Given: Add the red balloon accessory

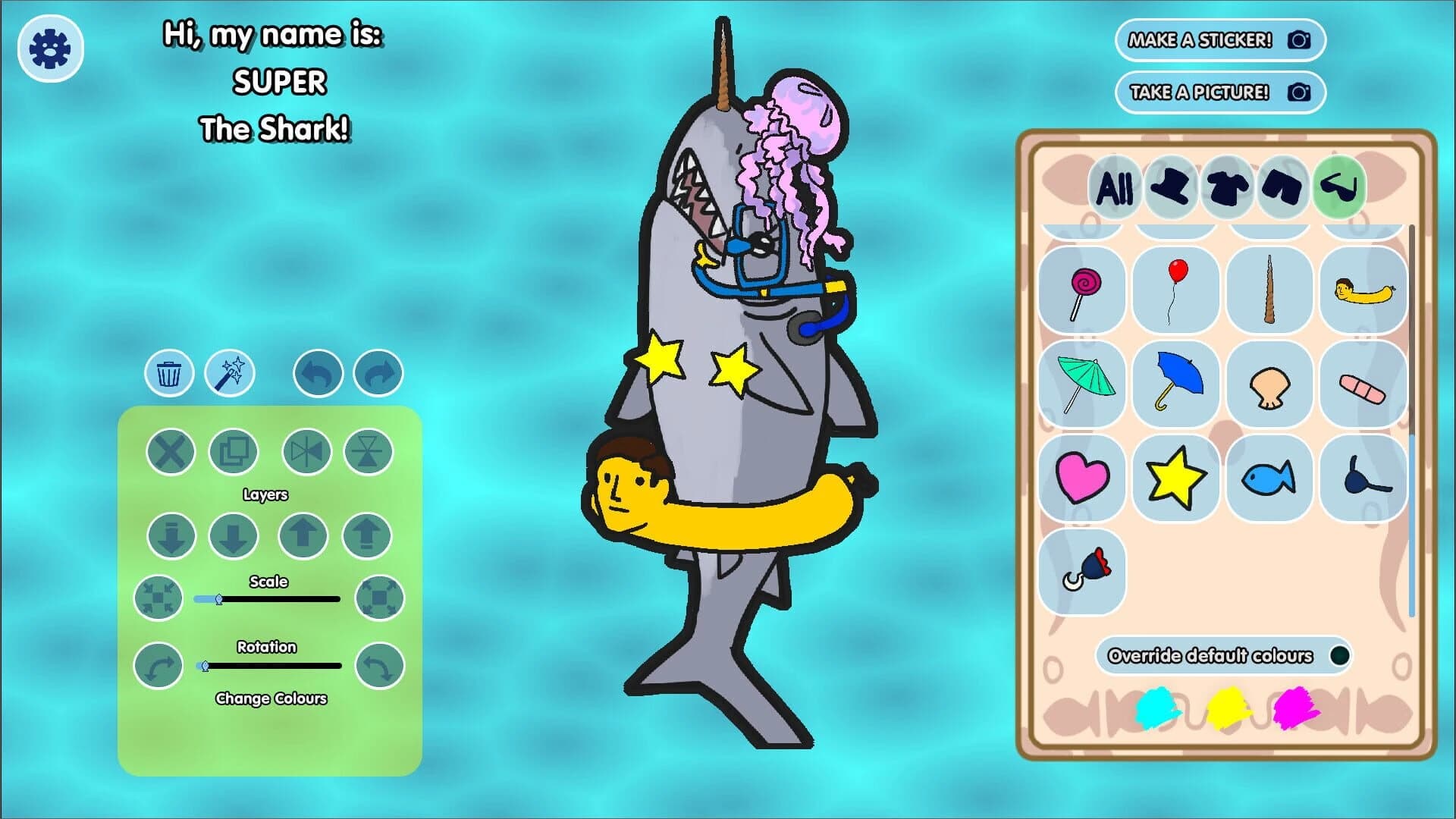Looking at the screenshot, I should point(1176,290).
